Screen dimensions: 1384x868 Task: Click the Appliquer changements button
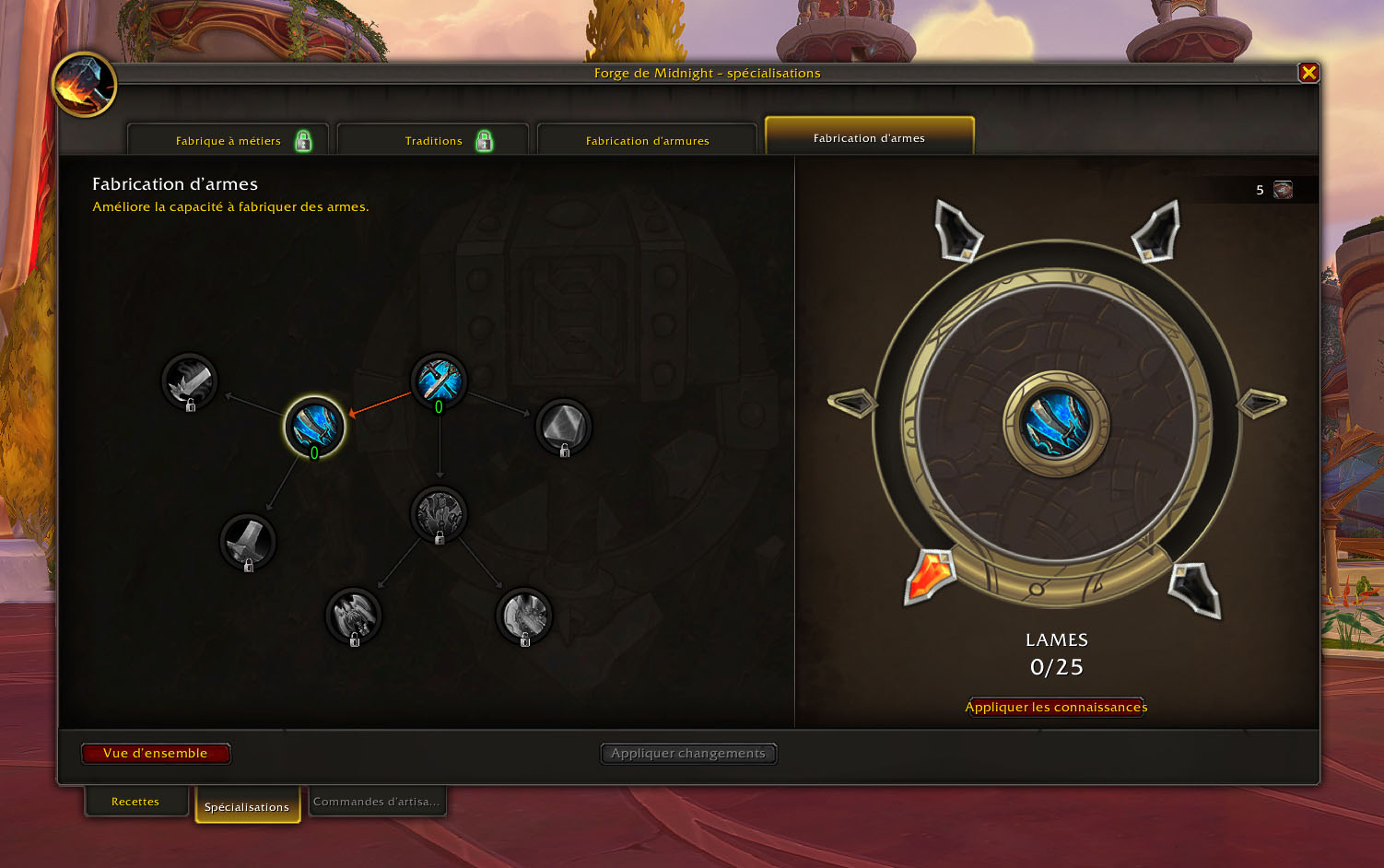pos(688,754)
